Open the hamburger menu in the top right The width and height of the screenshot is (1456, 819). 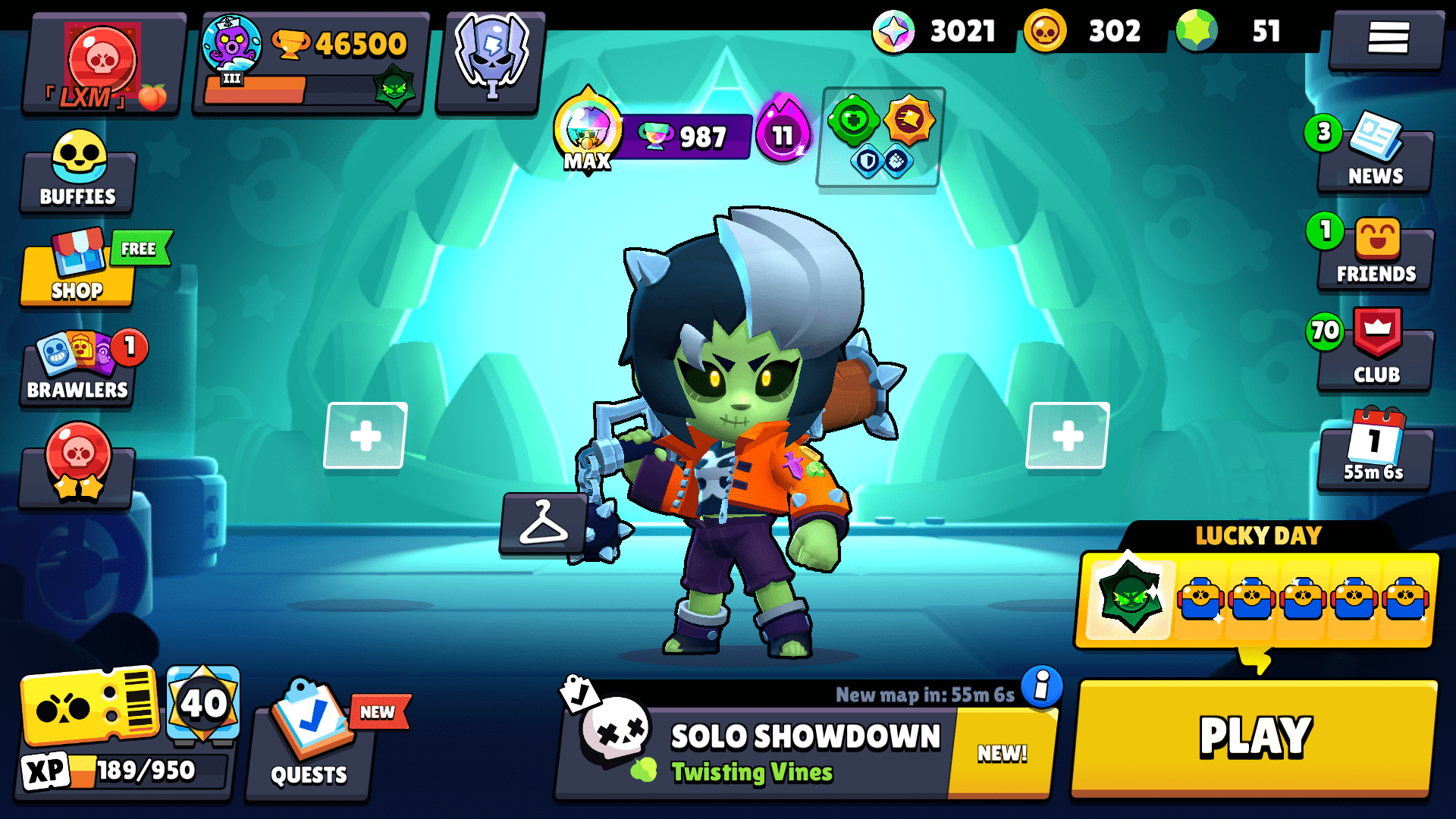coord(1391,38)
